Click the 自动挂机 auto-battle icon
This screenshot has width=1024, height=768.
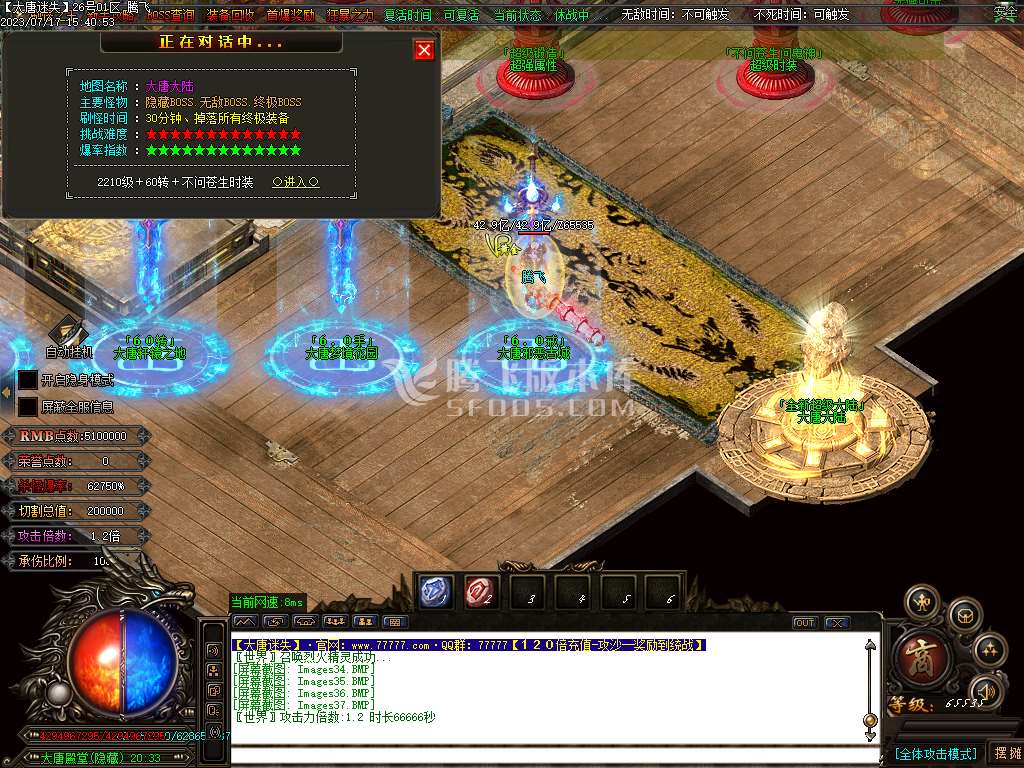pos(68,334)
